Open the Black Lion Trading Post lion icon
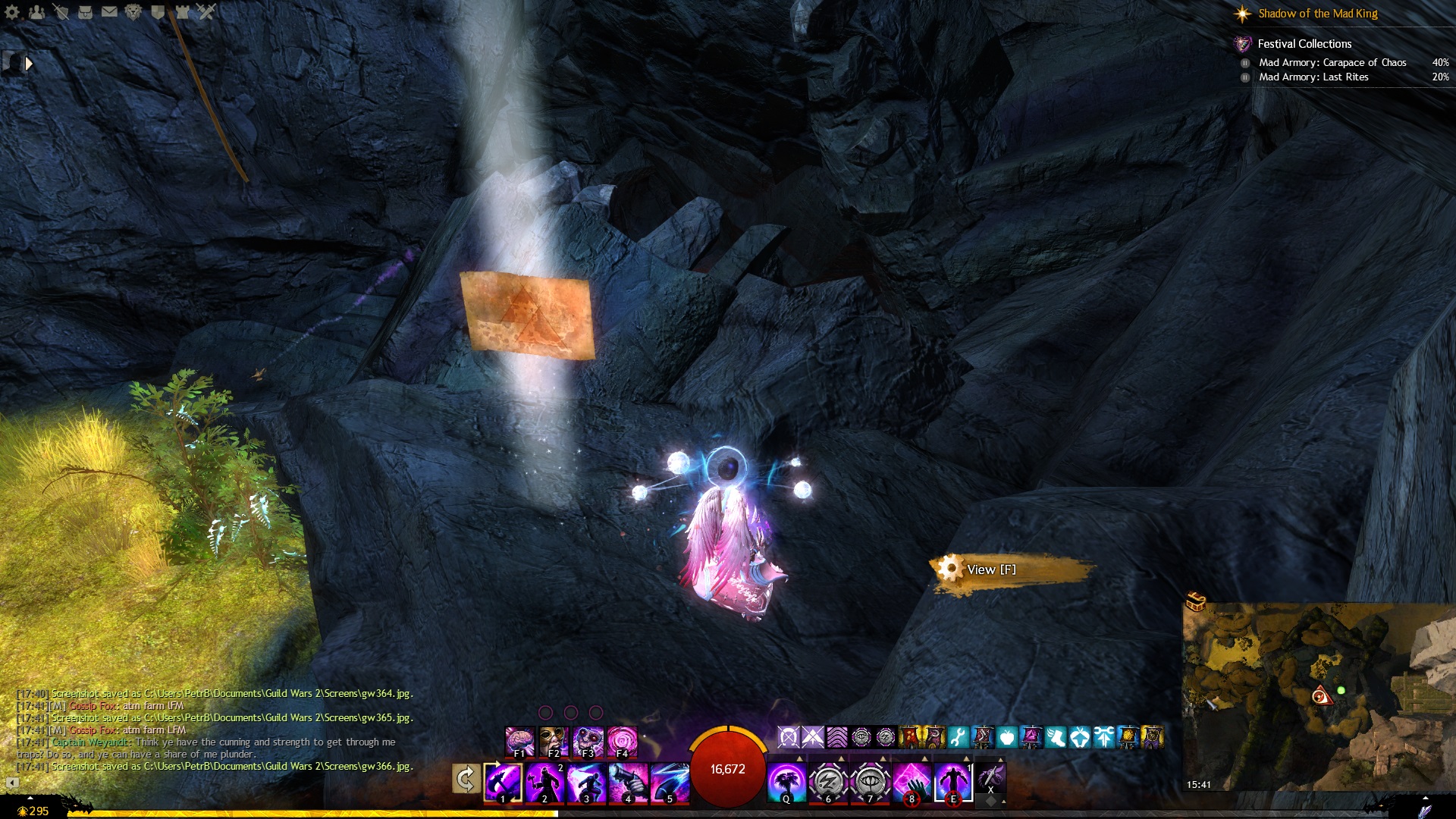Screen dimensions: 1456x819 click(133, 12)
